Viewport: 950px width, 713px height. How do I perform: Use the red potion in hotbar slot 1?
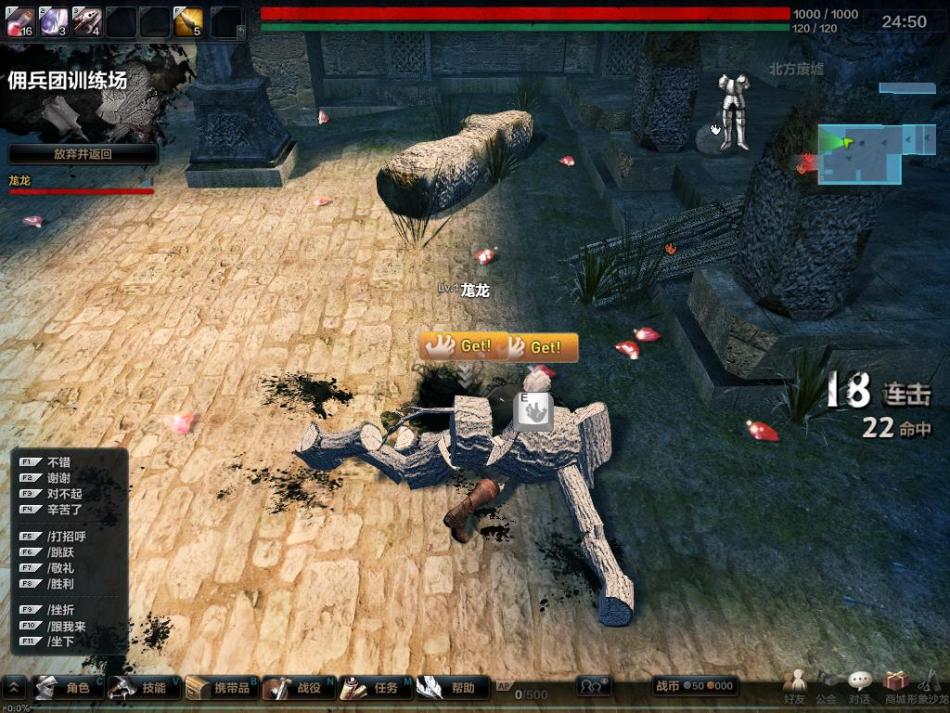tap(21, 21)
